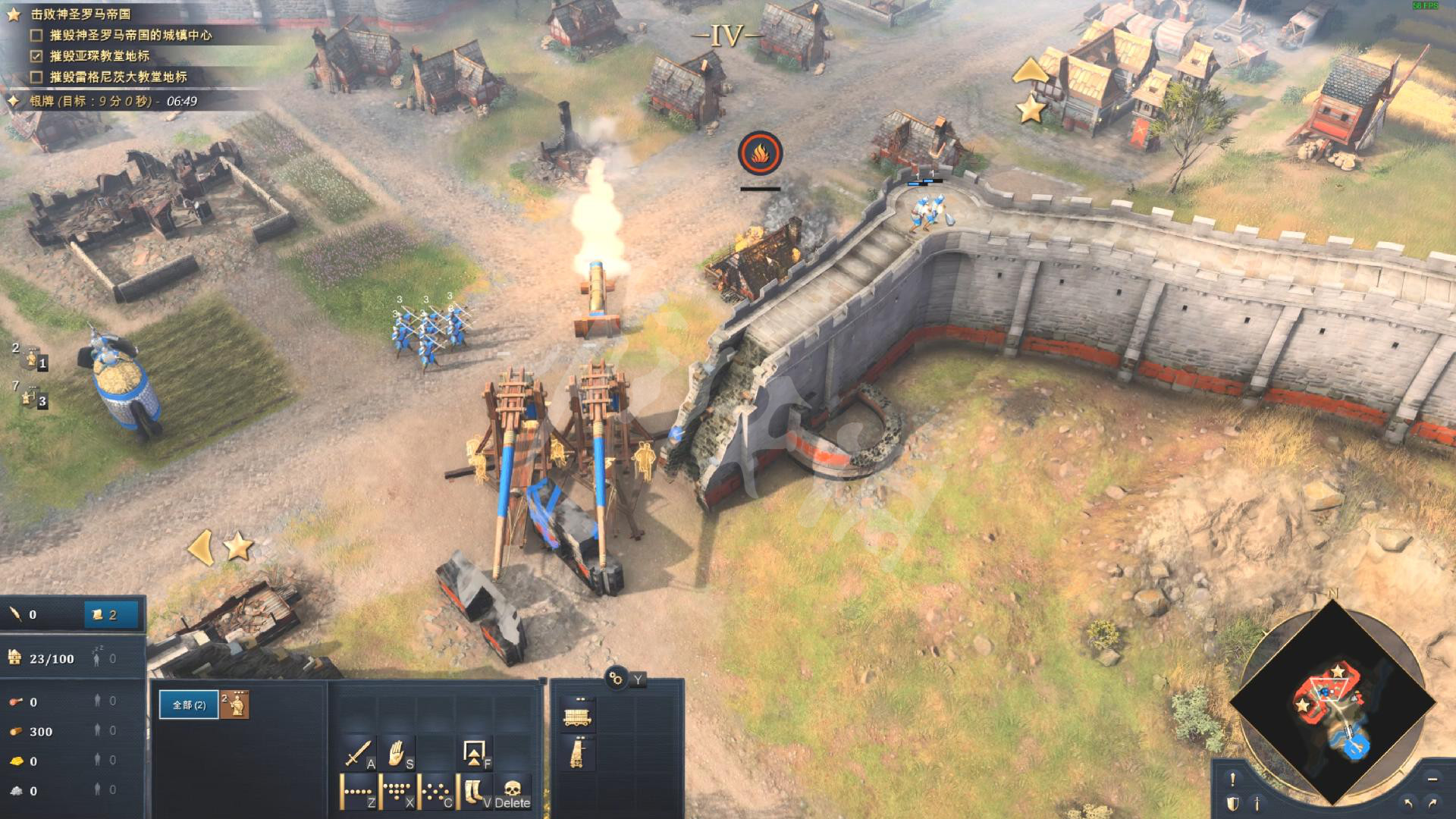Select the 全部 (2) selection group tab
The image size is (1456, 819).
point(189,705)
